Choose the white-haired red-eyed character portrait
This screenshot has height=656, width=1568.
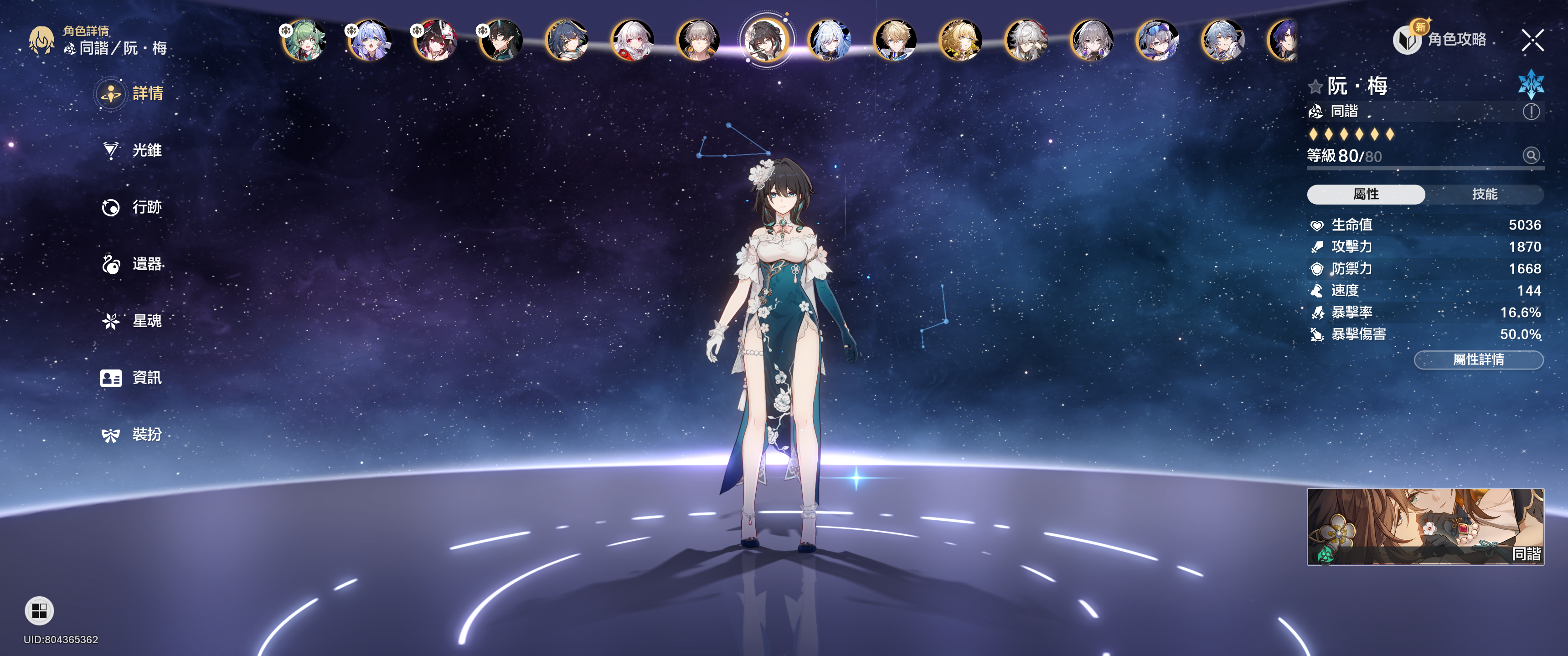pos(632,41)
